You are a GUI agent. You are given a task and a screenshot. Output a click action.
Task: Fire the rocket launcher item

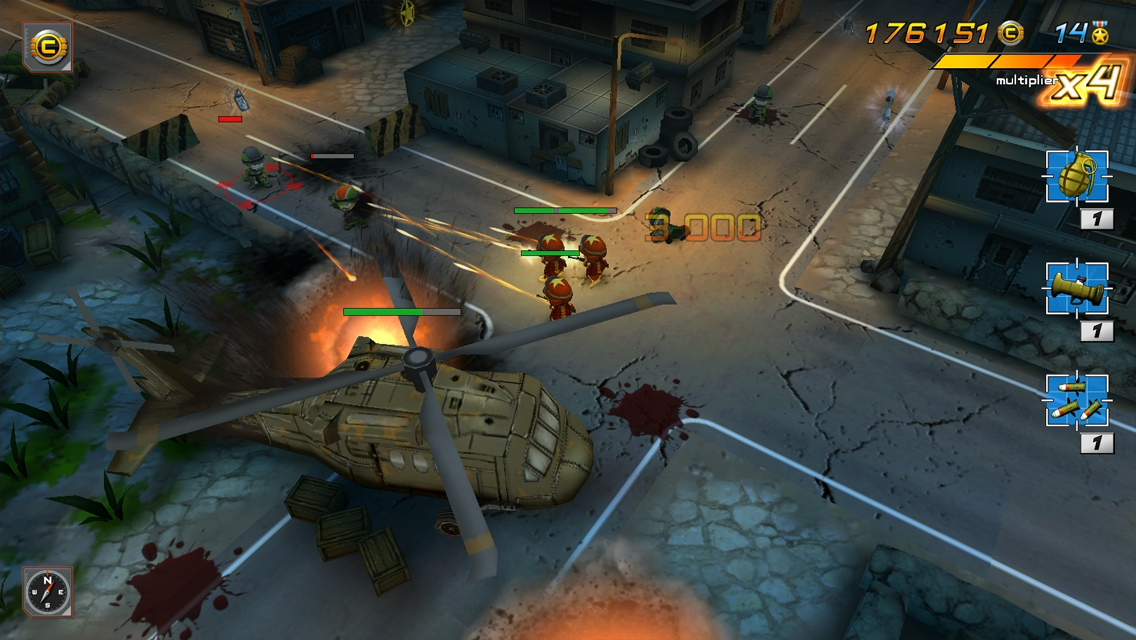1077,289
